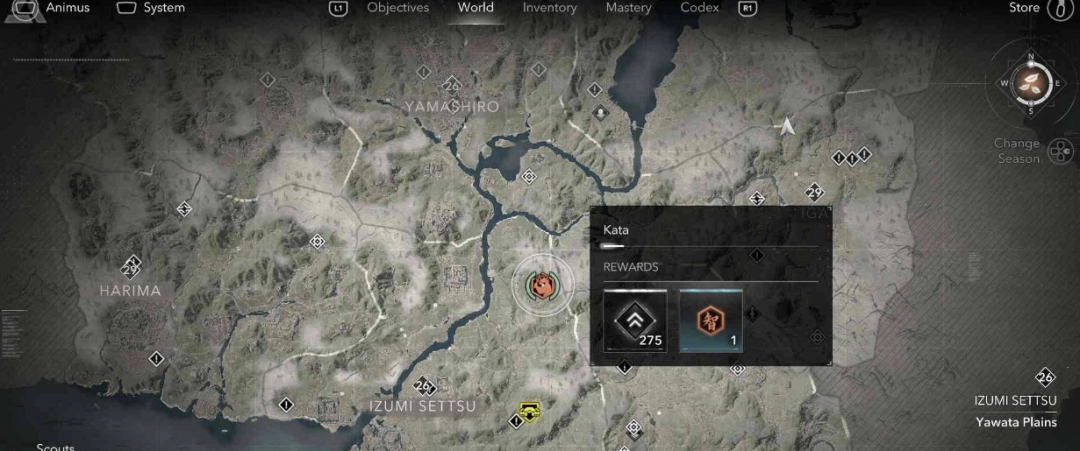Select the 275 XP reward tile
The width and height of the screenshot is (1080, 451).
click(x=635, y=322)
